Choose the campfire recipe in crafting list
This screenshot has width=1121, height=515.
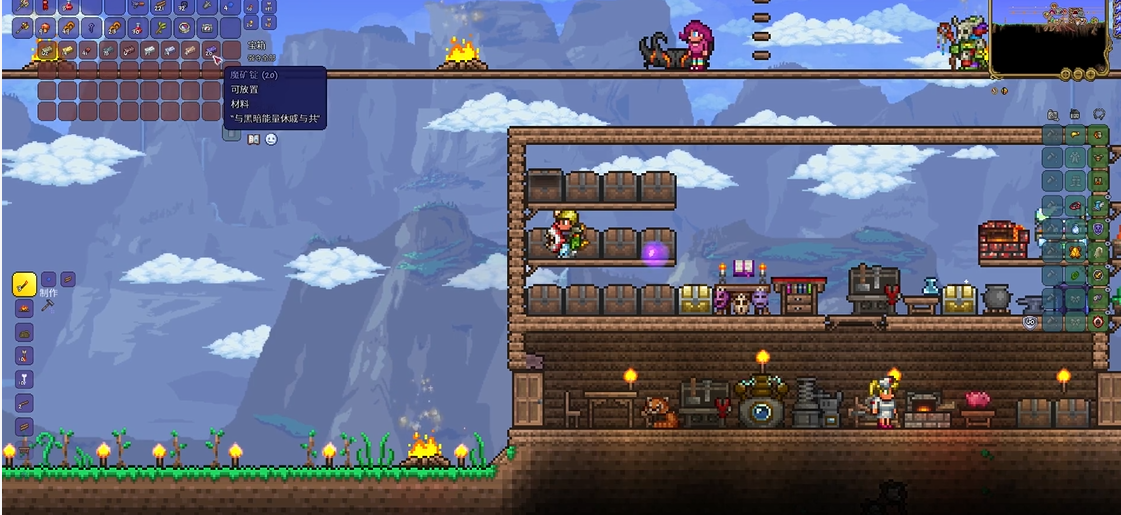point(24,309)
